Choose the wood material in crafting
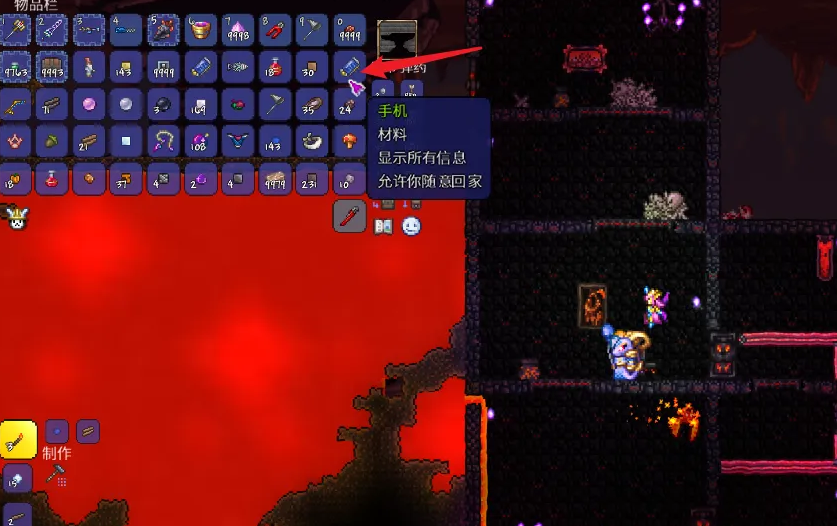Viewport: 837px width, 526px height. 88,431
